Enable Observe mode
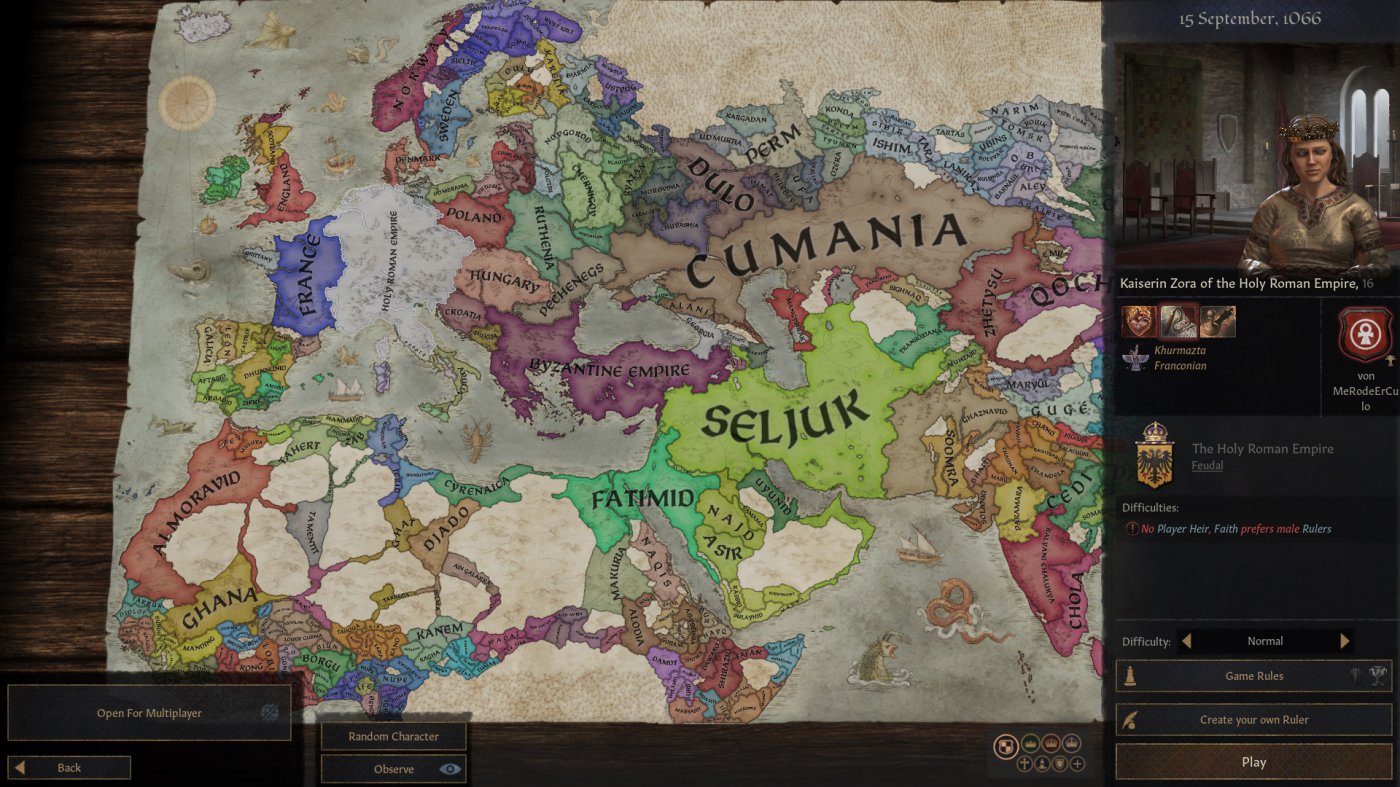The image size is (1400, 787). [393, 768]
